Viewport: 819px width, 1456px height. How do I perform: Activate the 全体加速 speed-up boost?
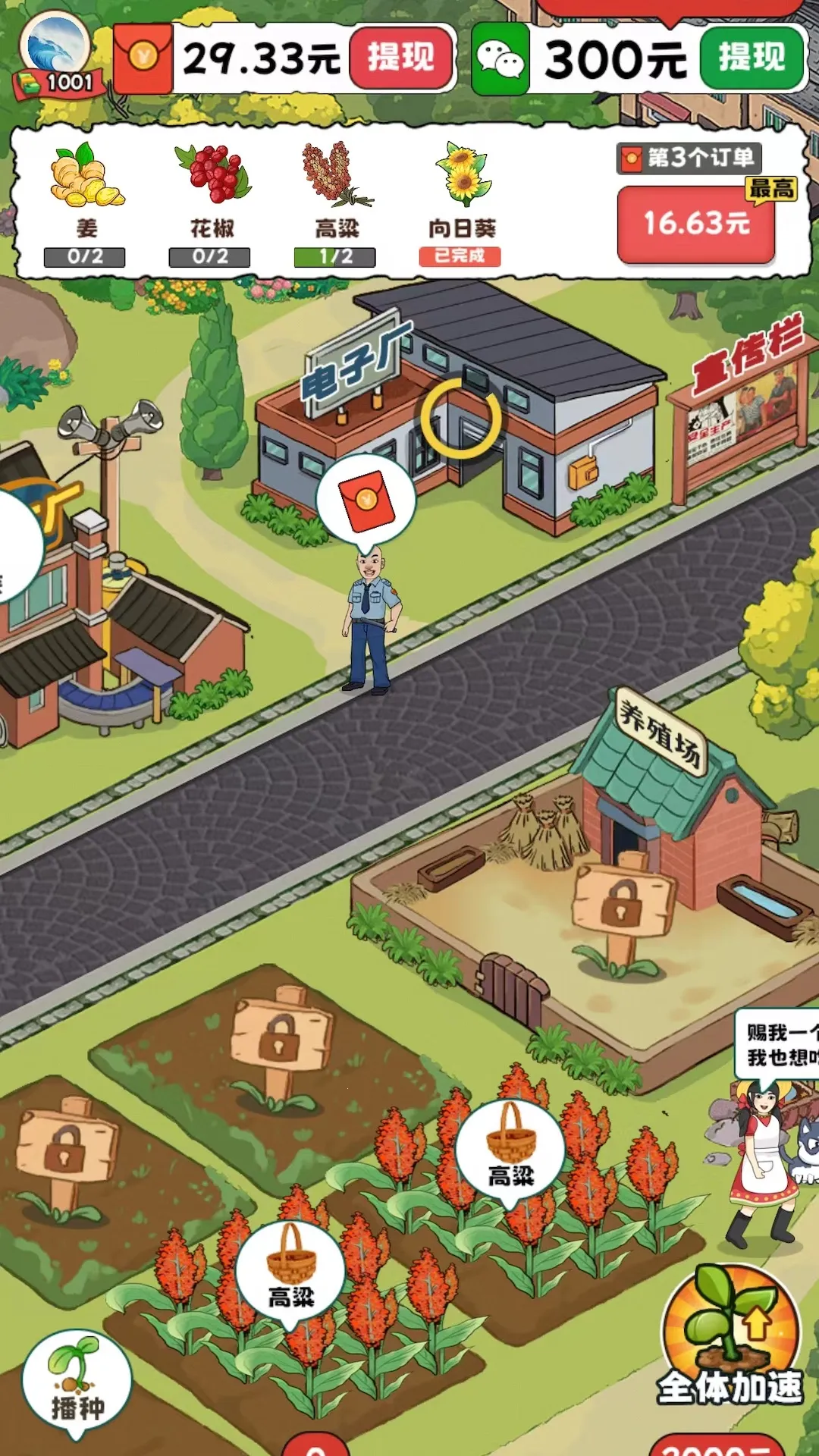[730, 1336]
